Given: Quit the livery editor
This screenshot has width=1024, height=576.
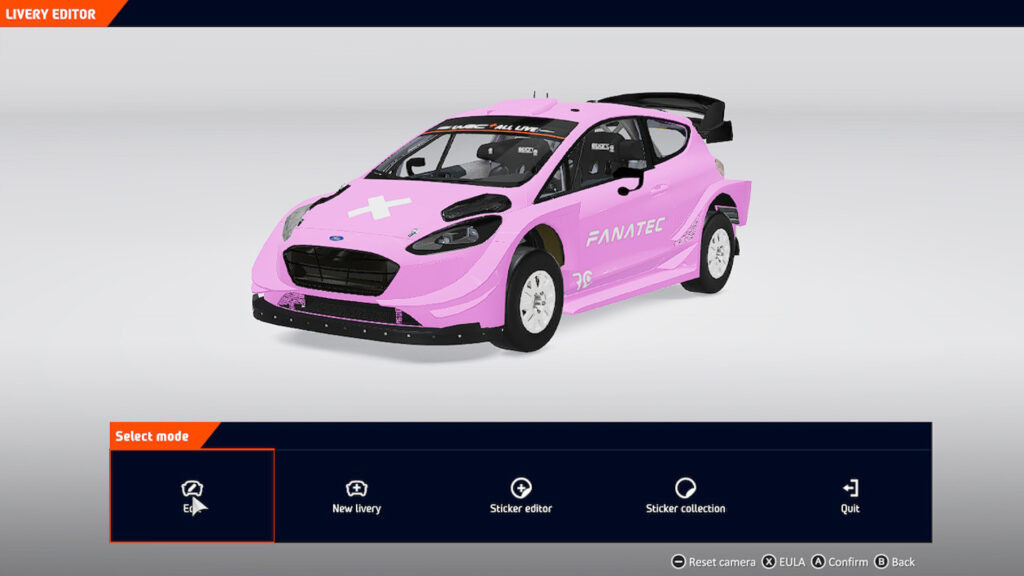Looking at the screenshot, I should coord(850,496).
